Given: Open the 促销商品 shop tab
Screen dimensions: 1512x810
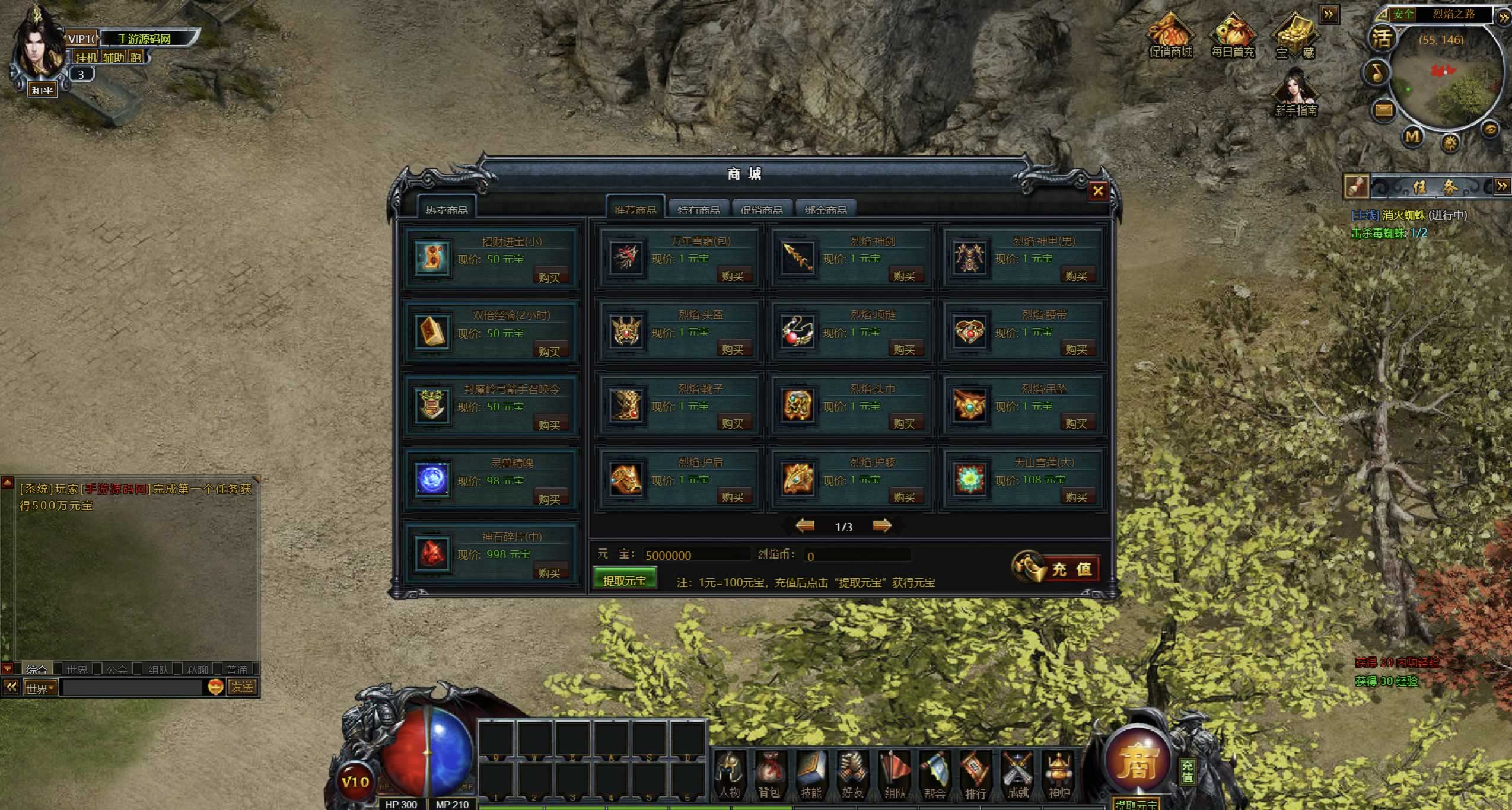Looking at the screenshot, I should (x=762, y=209).
